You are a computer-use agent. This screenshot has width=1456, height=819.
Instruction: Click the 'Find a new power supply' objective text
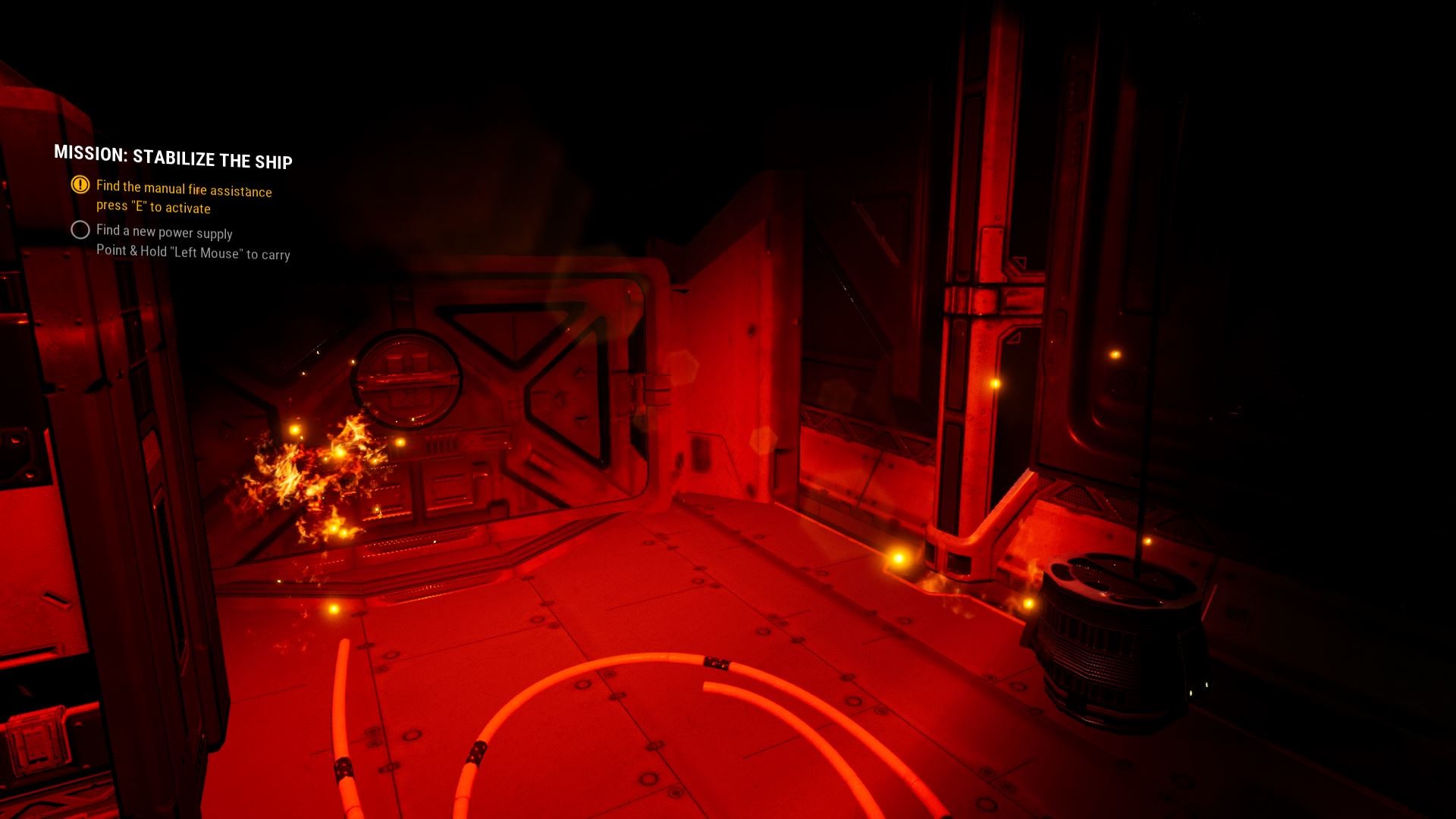pyautogui.click(x=164, y=233)
